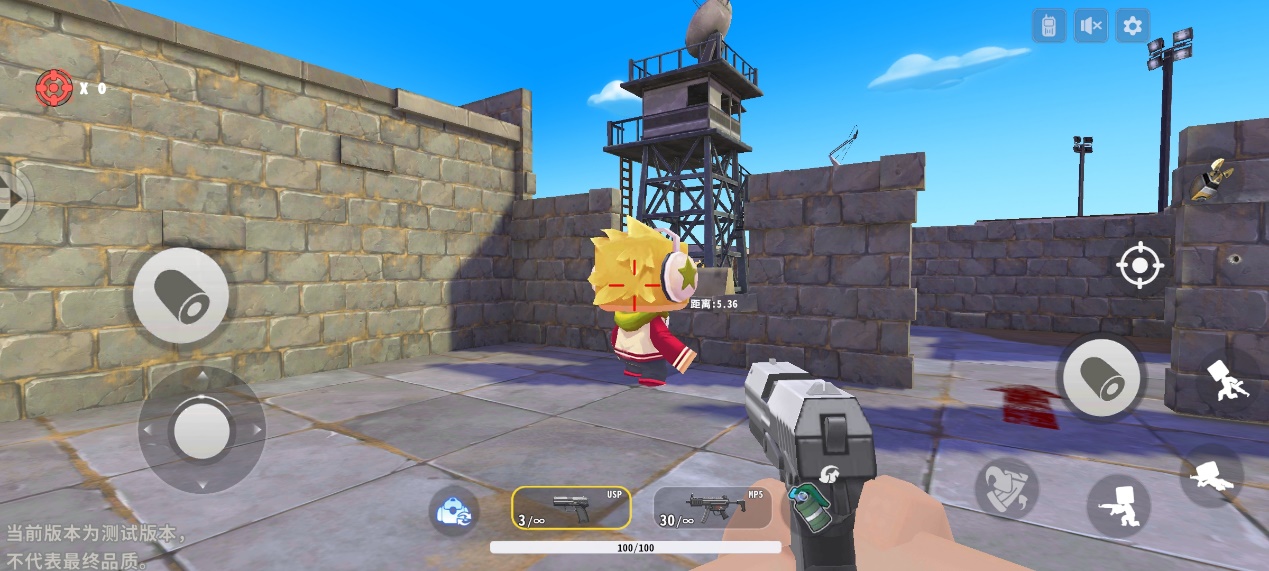Screen dimensions: 1269x571
Task: Tap the golden bullets icon
Action: coord(1212,179)
